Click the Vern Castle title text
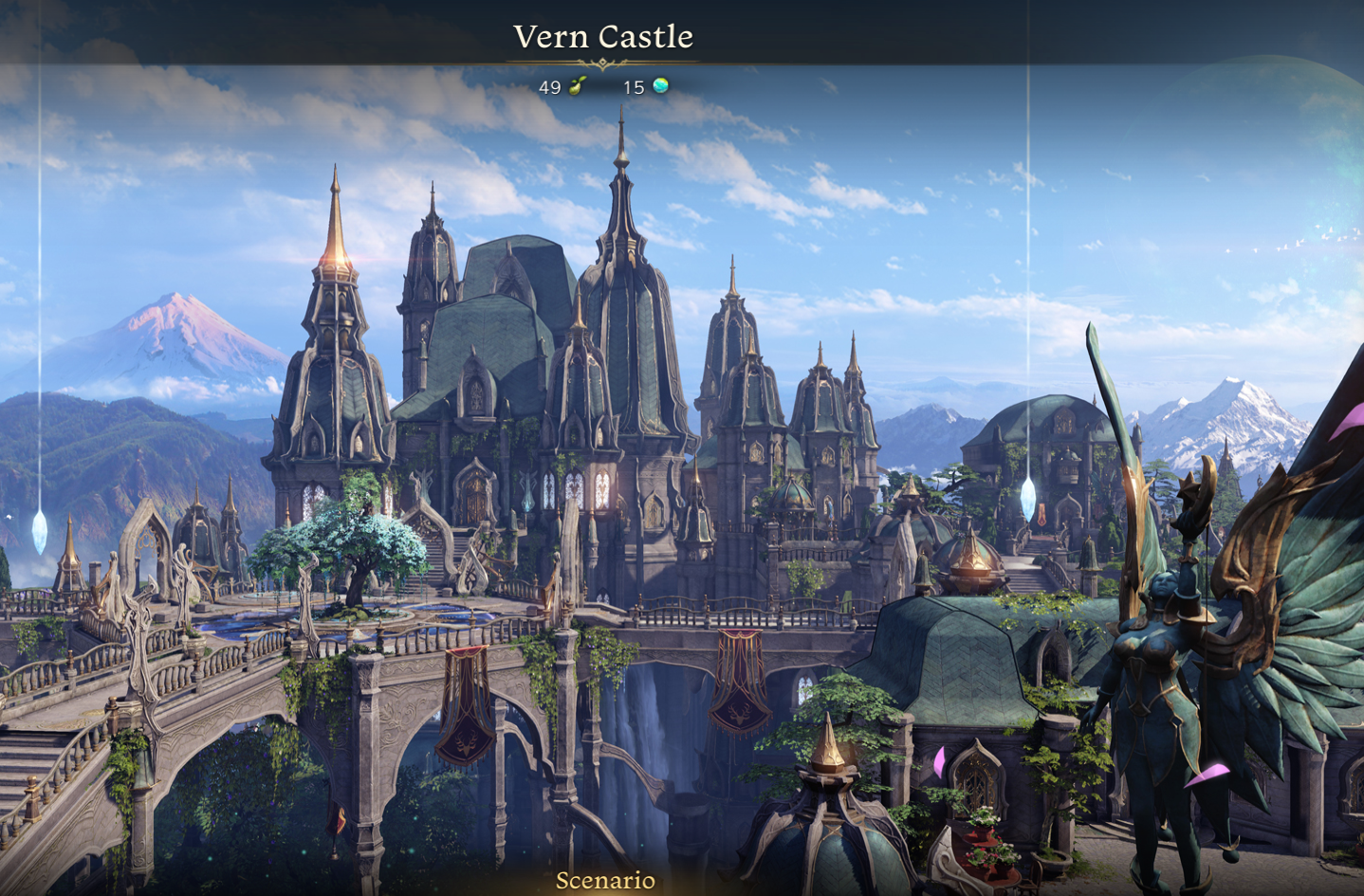 tap(603, 36)
